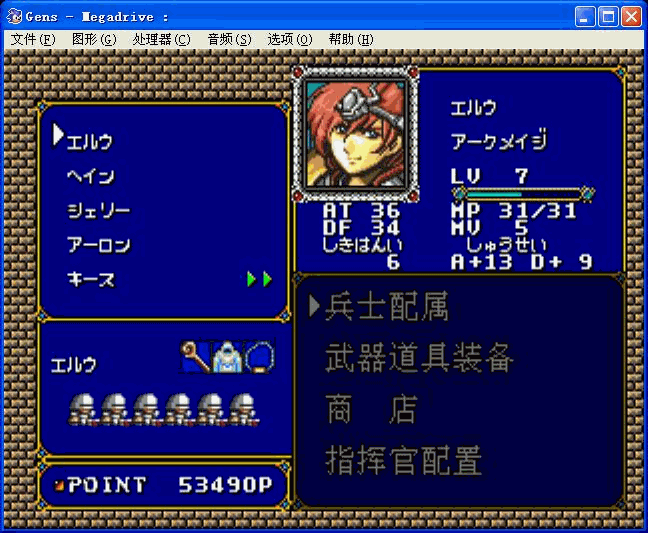Viewport: 648px width, 533px height.
Task: Select the equipped robe armor icon
Action: [227, 356]
